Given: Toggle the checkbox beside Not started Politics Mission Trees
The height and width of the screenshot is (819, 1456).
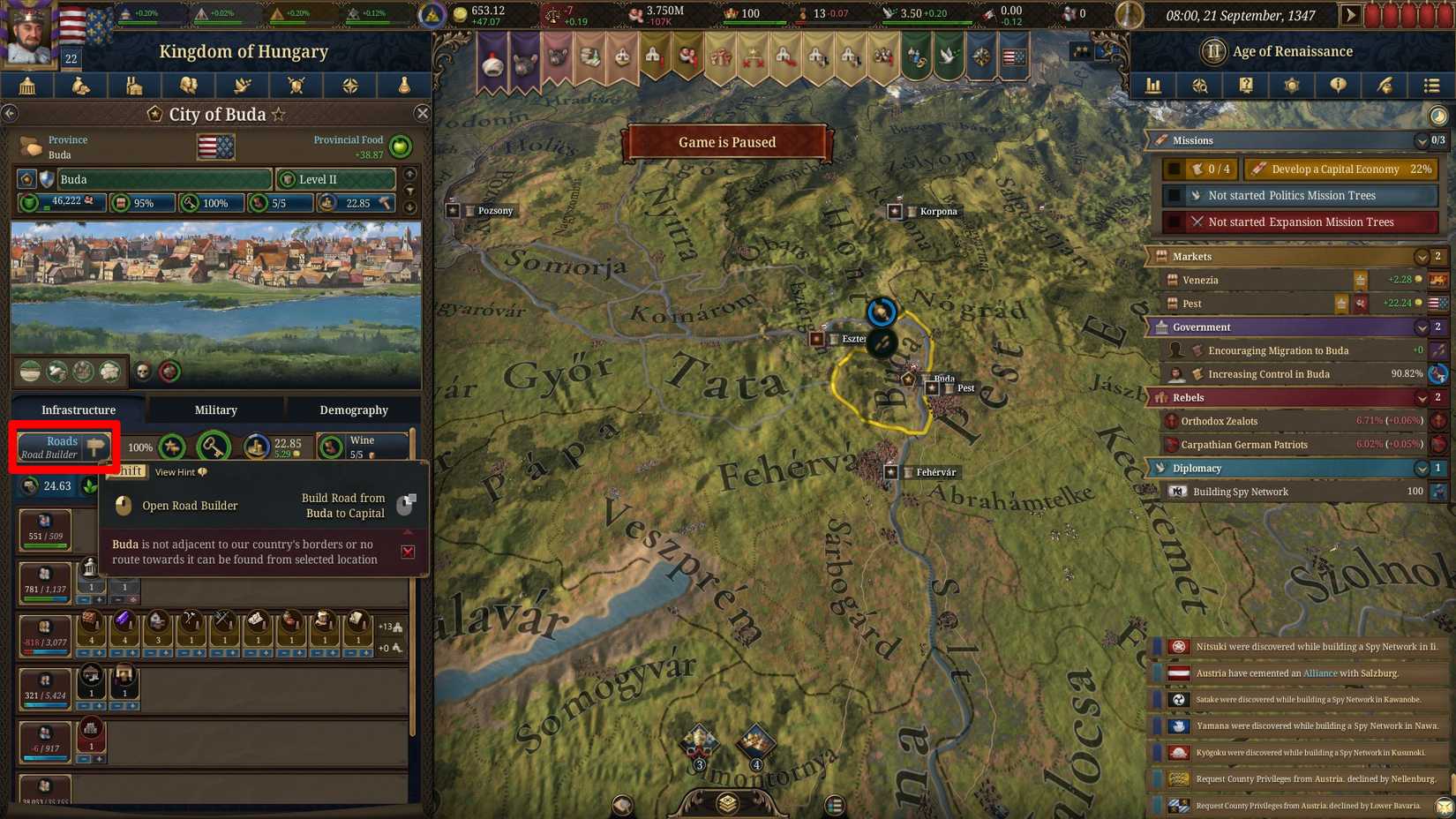Looking at the screenshot, I should (x=1174, y=195).
